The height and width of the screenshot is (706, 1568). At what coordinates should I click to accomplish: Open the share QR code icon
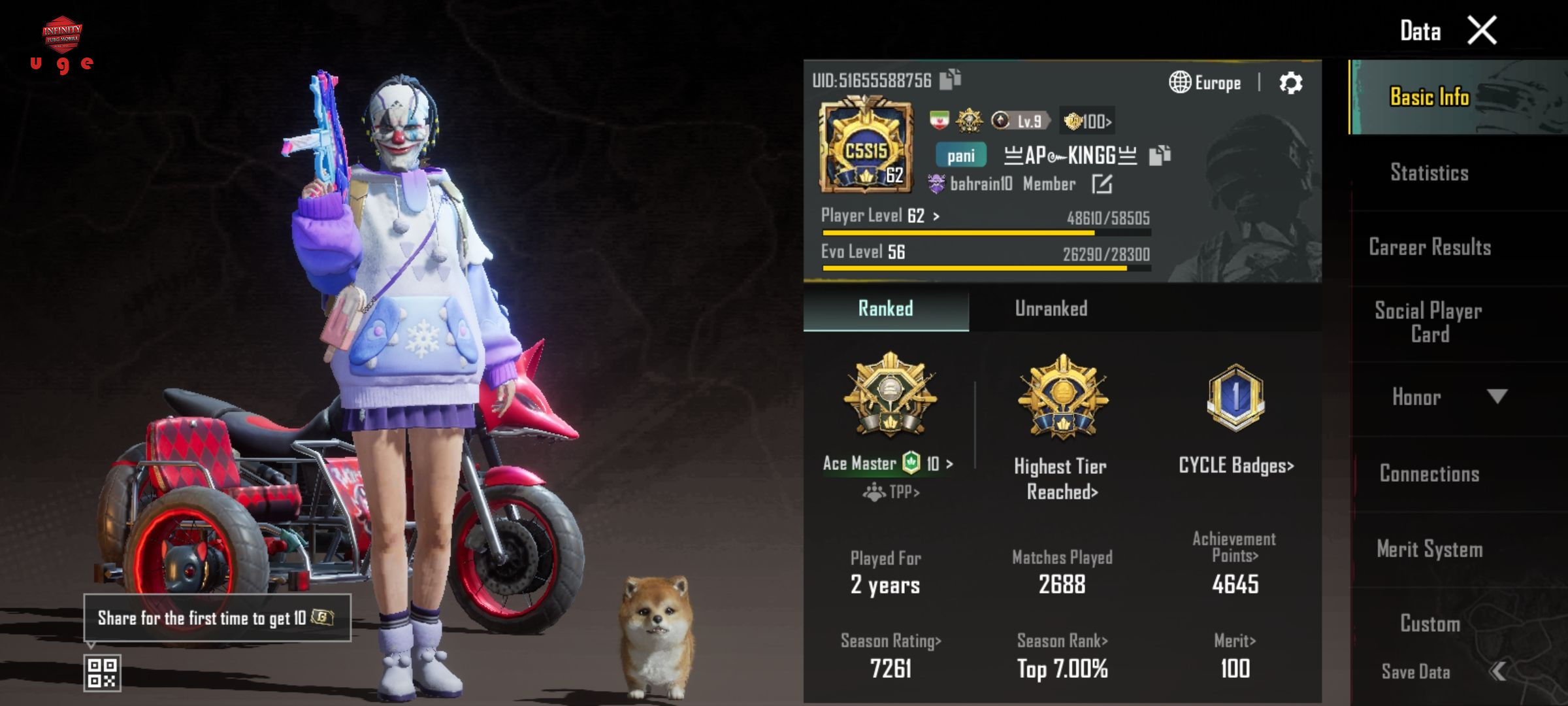coord(103,673)
